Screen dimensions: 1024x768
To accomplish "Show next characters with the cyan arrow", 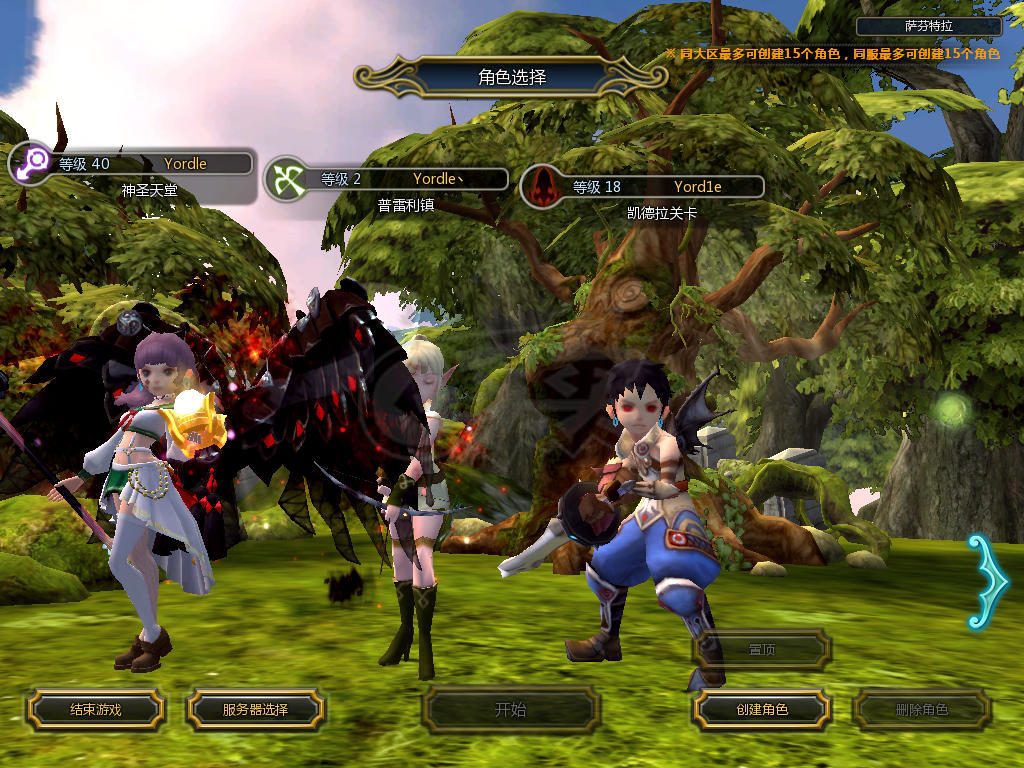I will [x=986, y=582].
